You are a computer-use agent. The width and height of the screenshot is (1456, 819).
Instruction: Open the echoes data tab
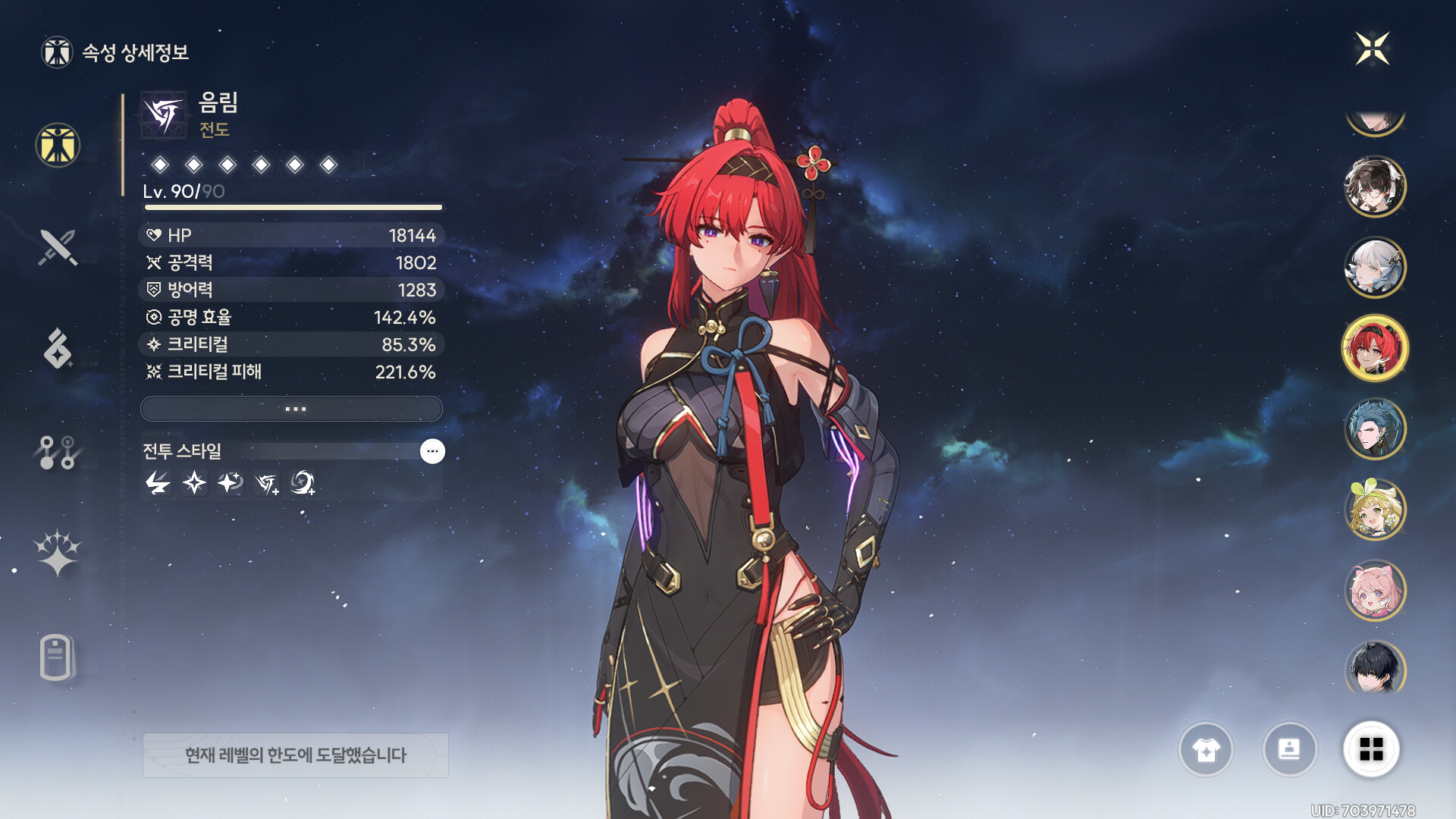click(58, 349)
